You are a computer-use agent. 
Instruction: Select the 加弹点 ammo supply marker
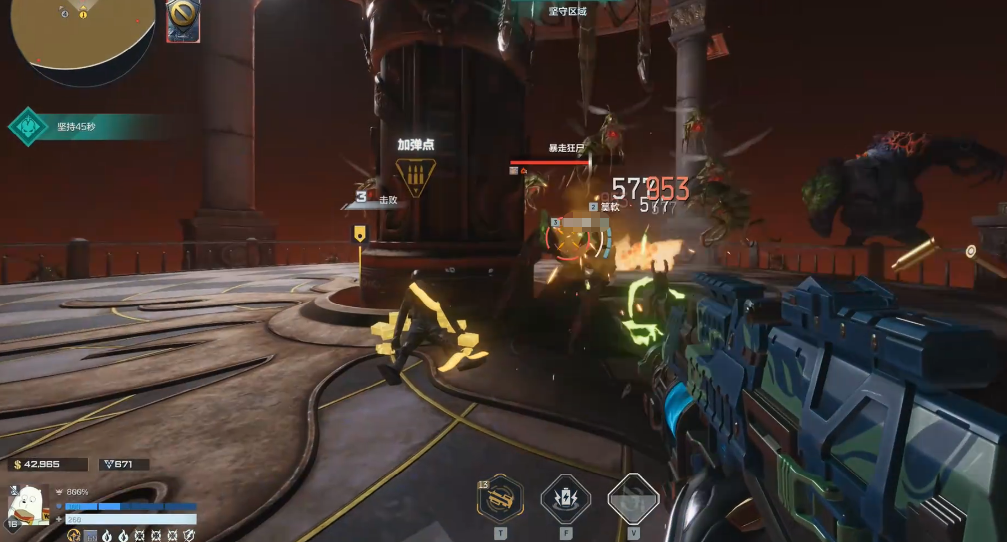point(415,176)
